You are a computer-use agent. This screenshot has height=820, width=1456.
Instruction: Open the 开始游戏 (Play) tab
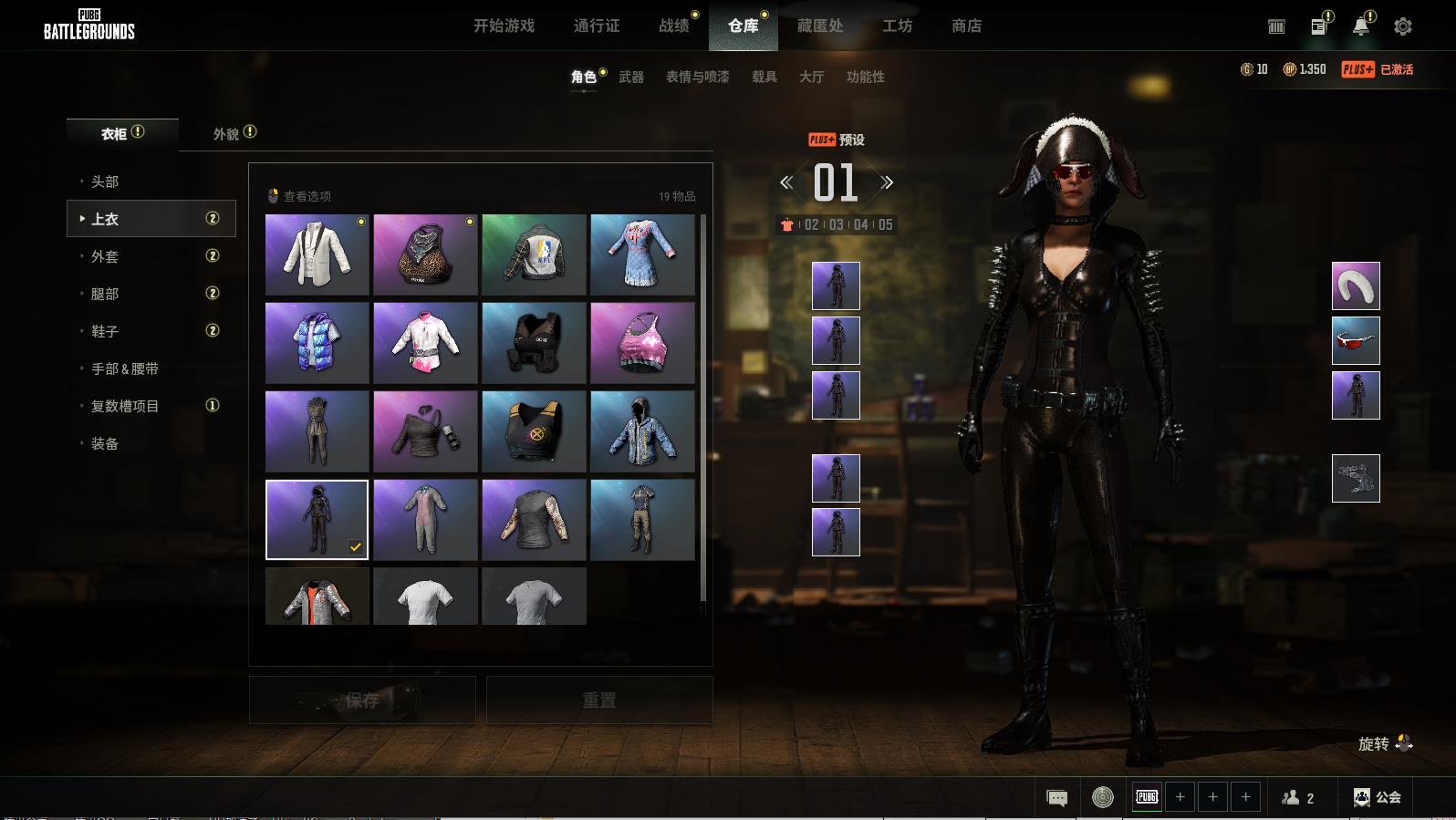504,26
